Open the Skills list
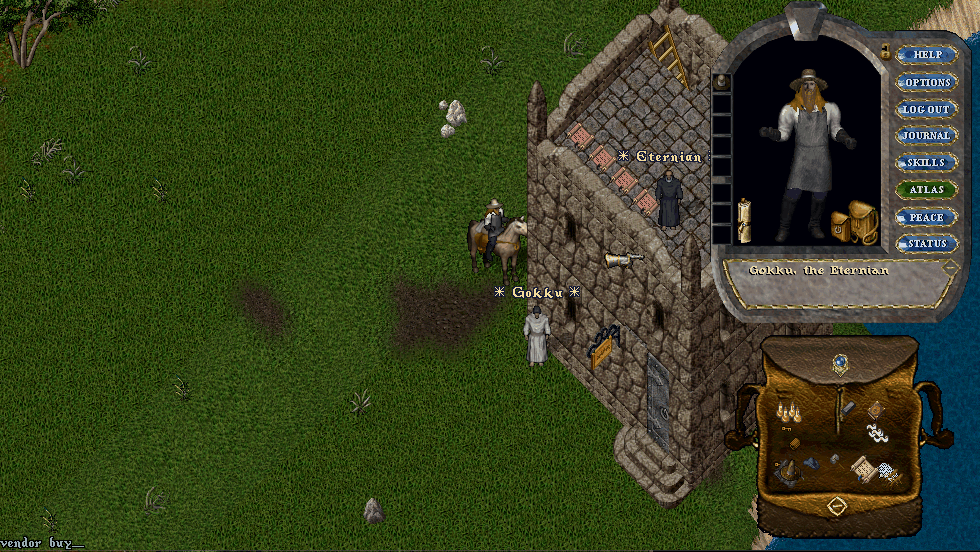 pos(927,163)
